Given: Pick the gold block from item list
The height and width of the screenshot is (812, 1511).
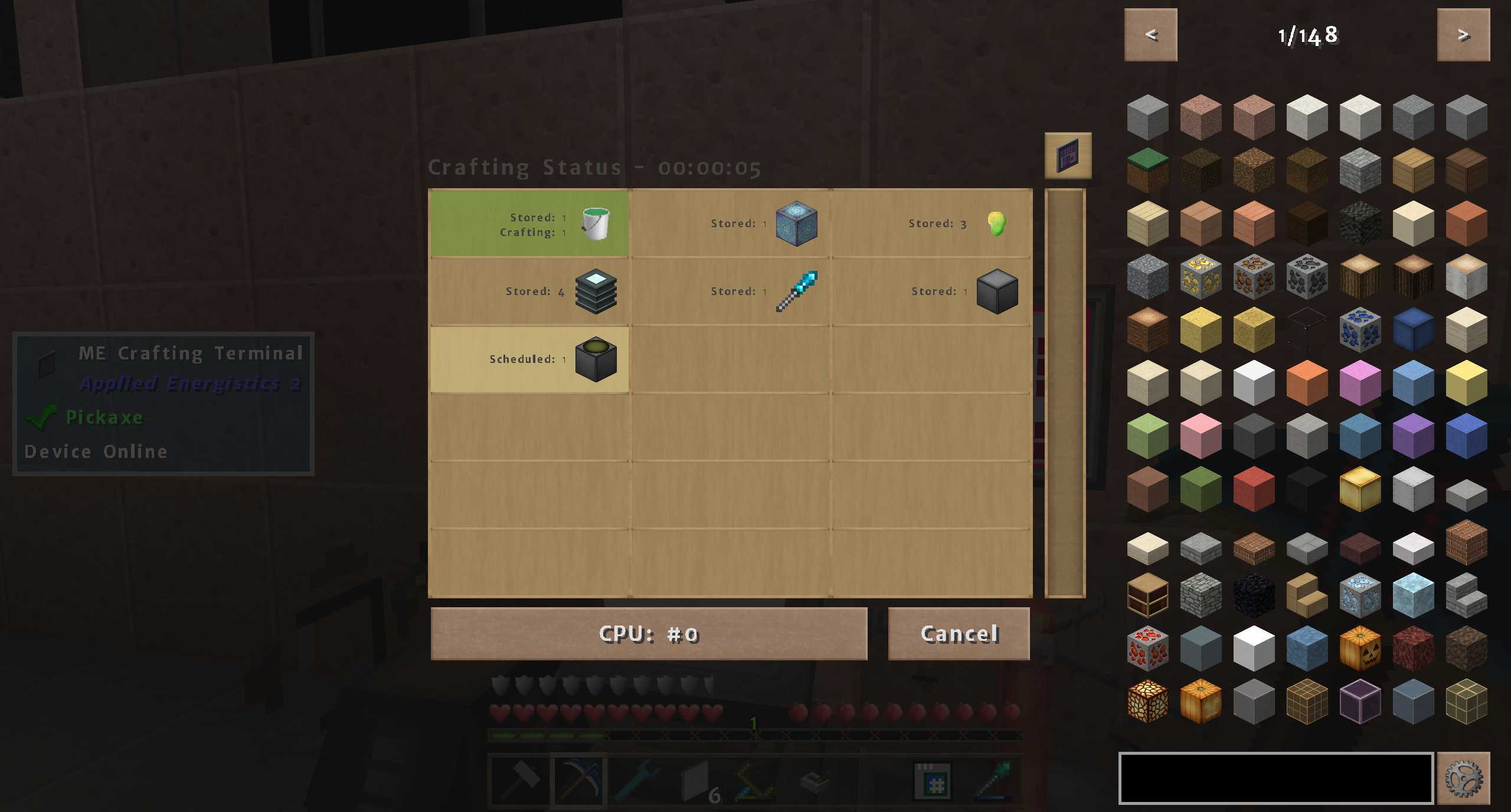Looking at the screenshot, I should point(1360,489).
